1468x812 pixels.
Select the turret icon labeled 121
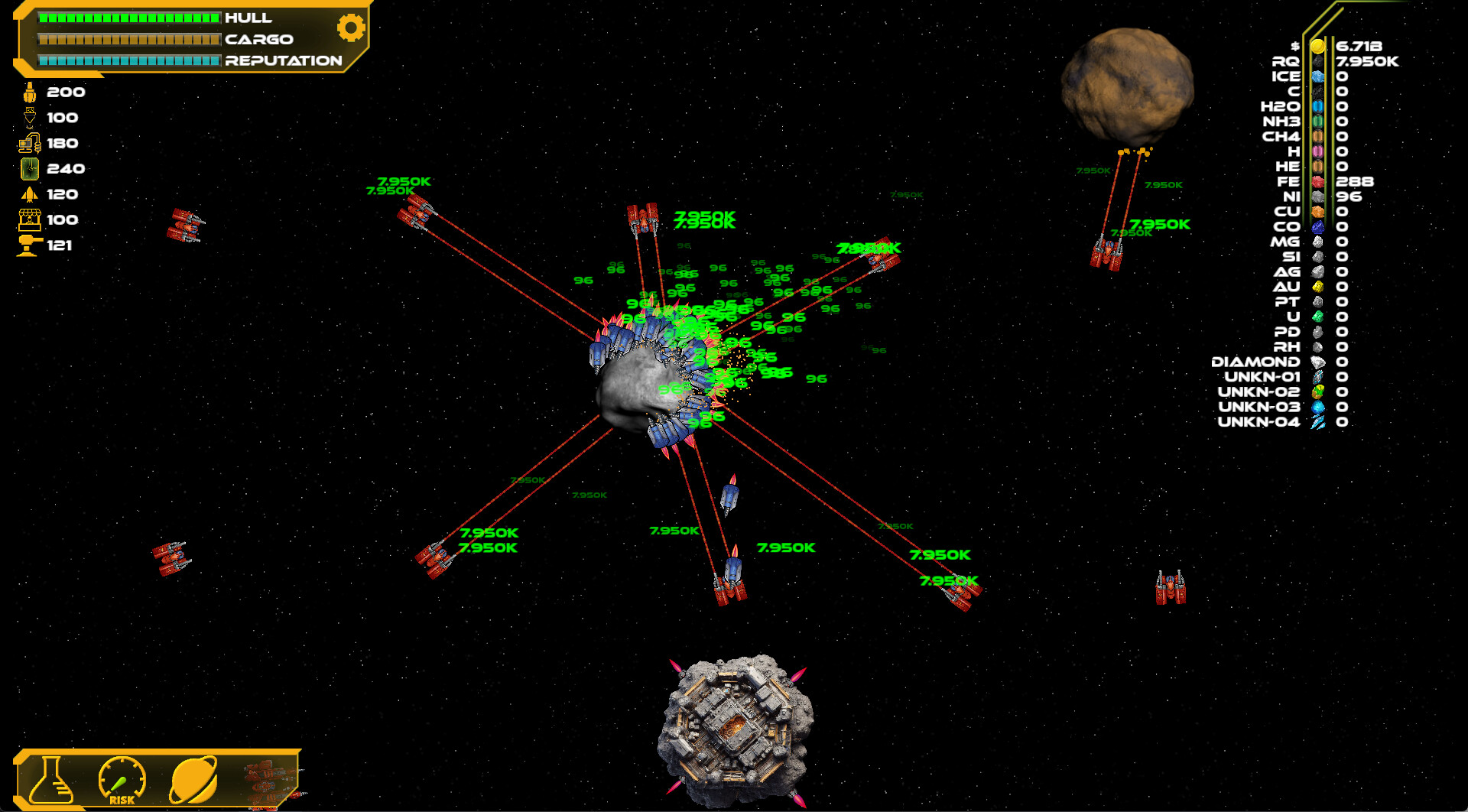pyautogui.click(x=29, y=245)
